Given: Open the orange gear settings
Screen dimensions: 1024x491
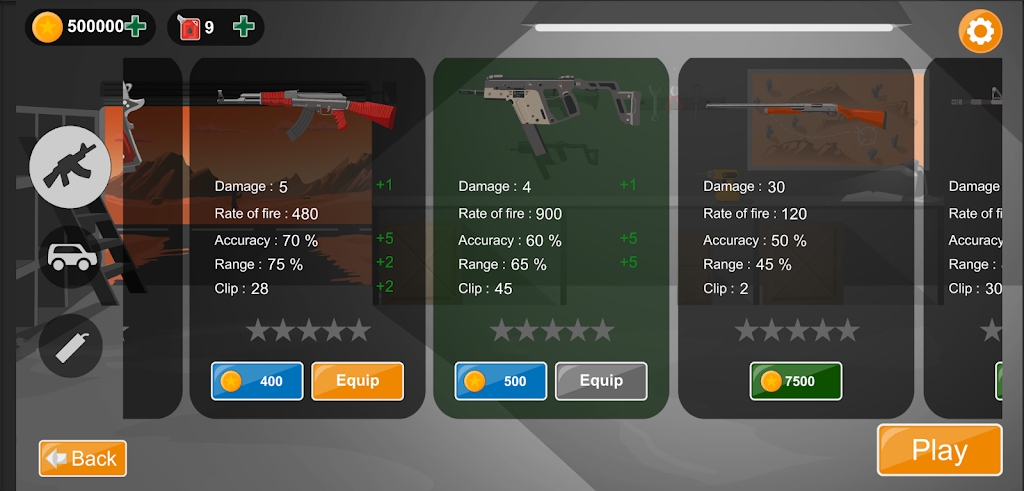Looking at the screenshot, I should [980, 31].
